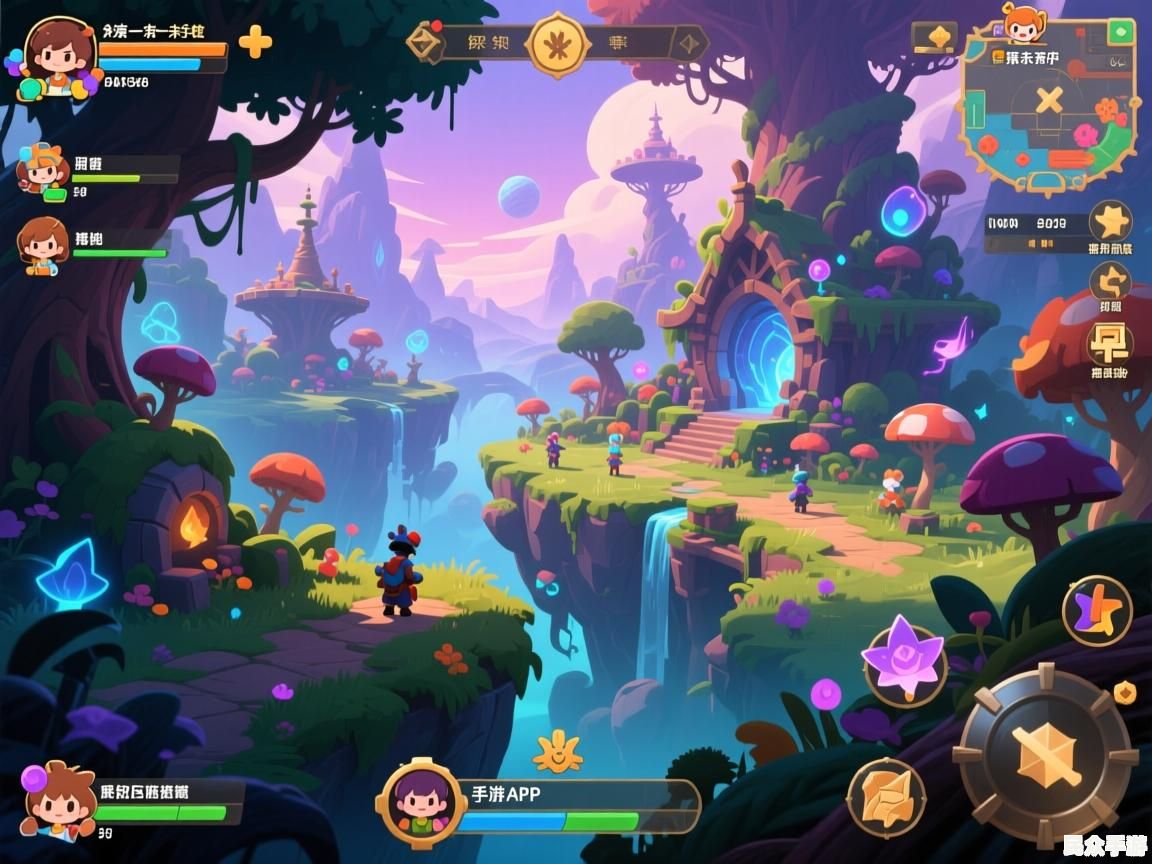1152x864 pixels.
Task: Use the orange and purple star skill
Action: (1097, 610)
